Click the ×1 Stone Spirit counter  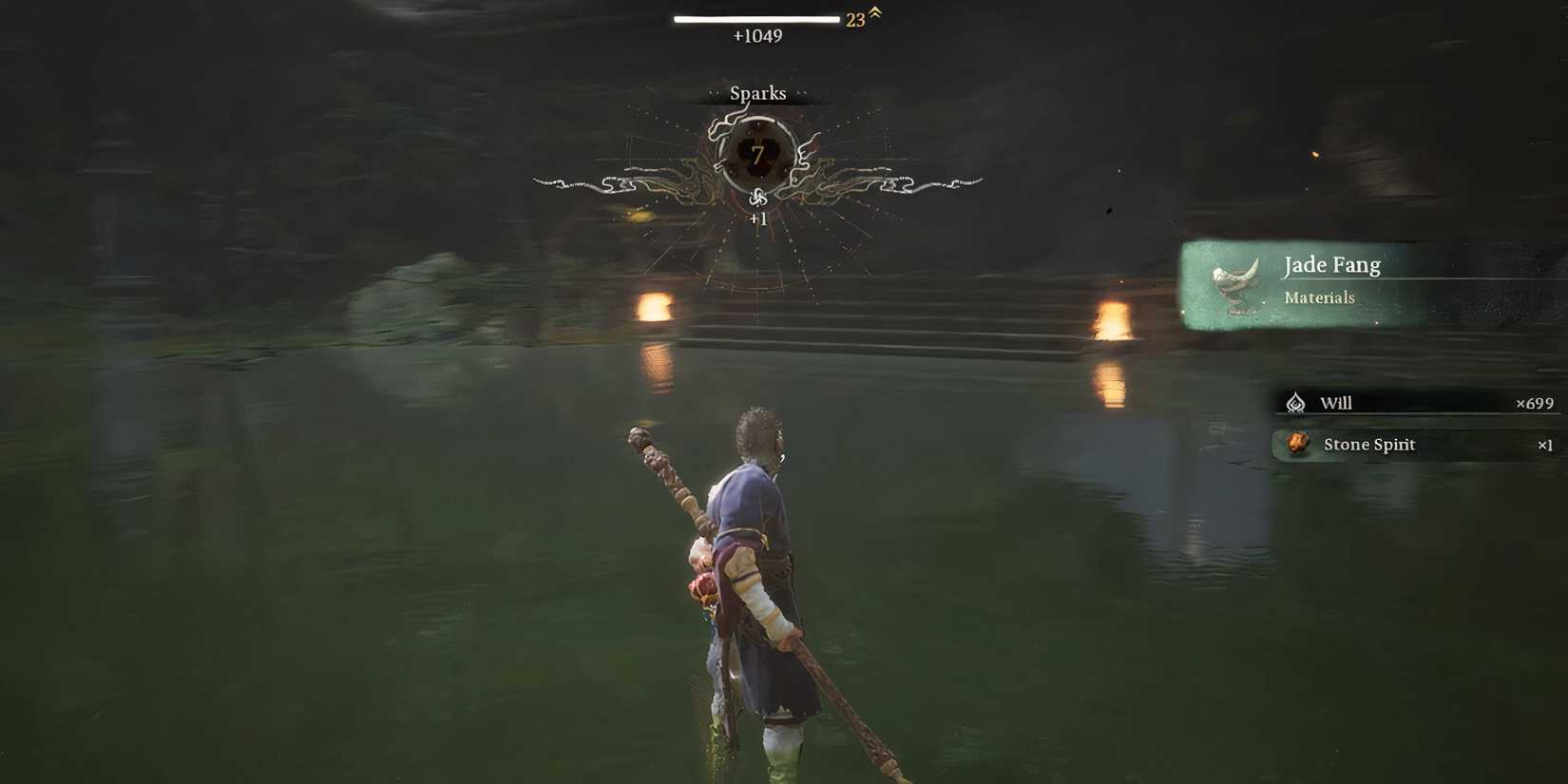[x=1546, y=445]
